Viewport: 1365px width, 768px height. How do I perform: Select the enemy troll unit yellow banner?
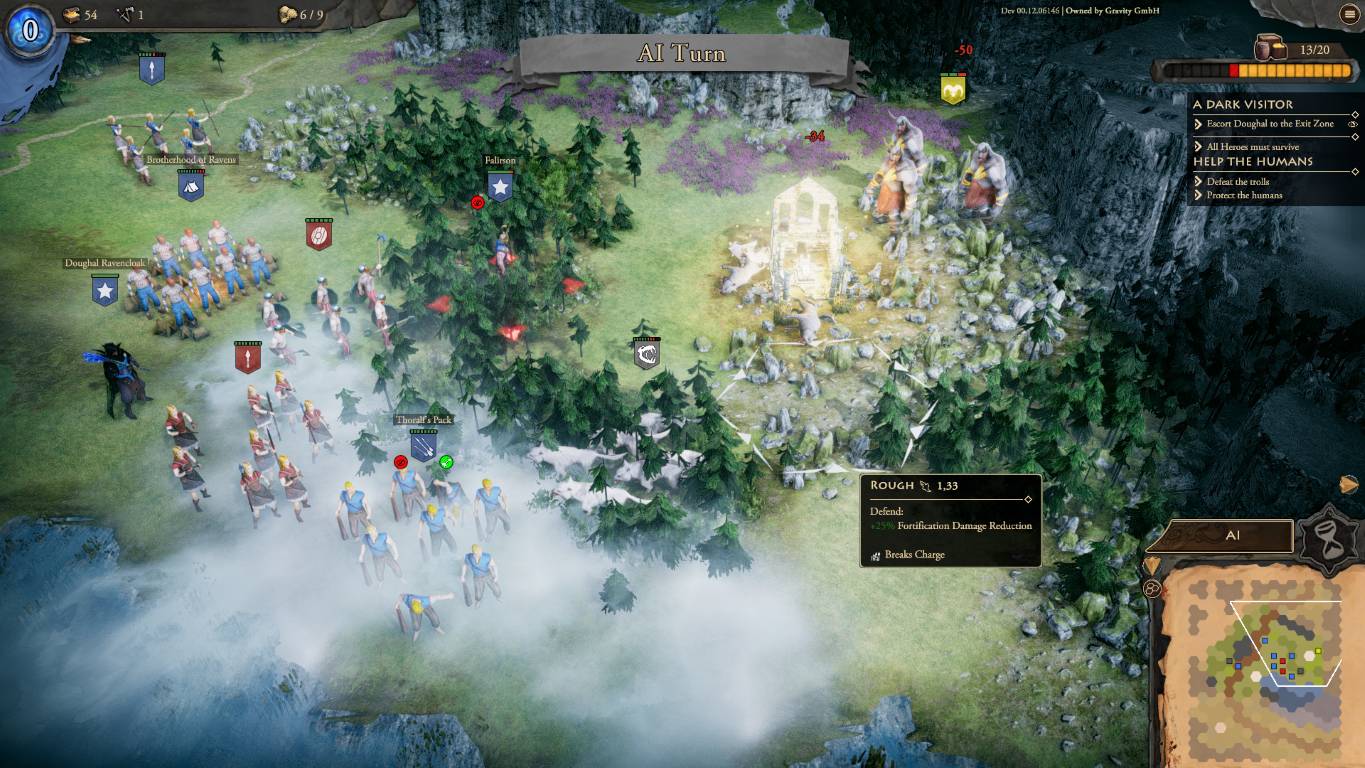tap(953, 89)
